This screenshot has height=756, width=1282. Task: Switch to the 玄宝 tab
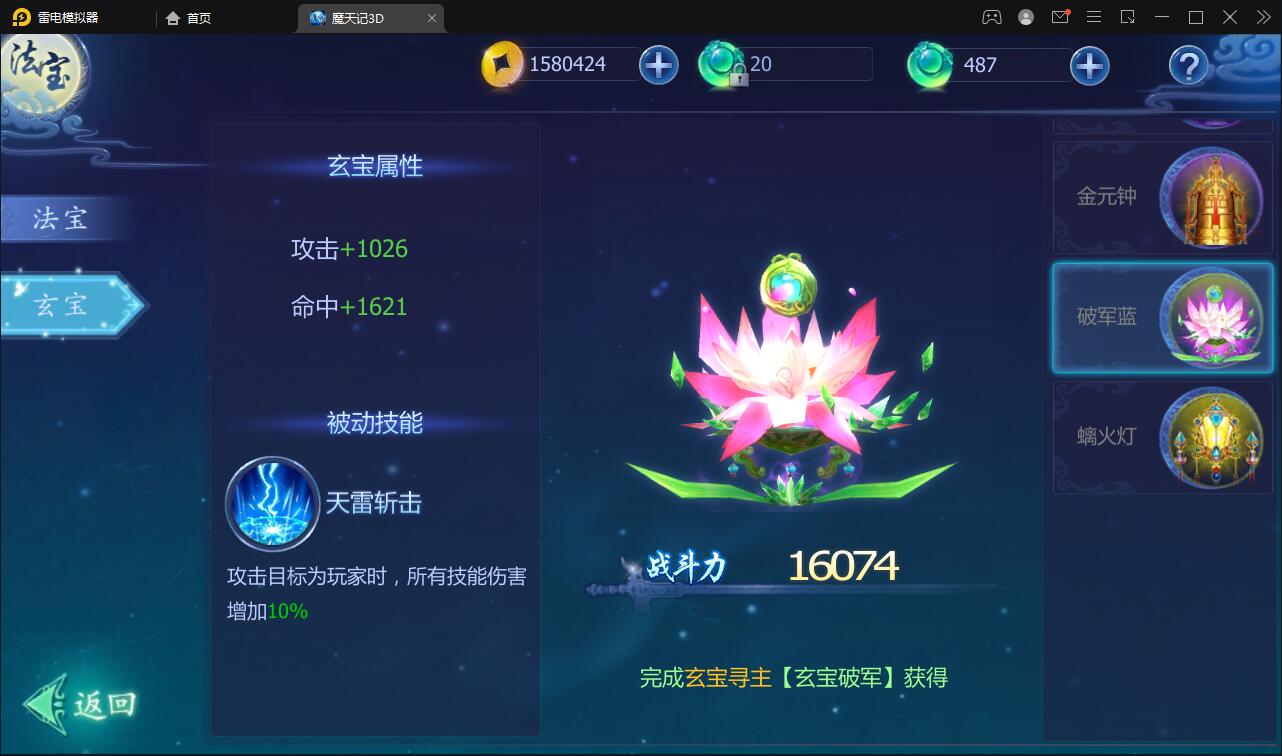click(x=62, y=305)
